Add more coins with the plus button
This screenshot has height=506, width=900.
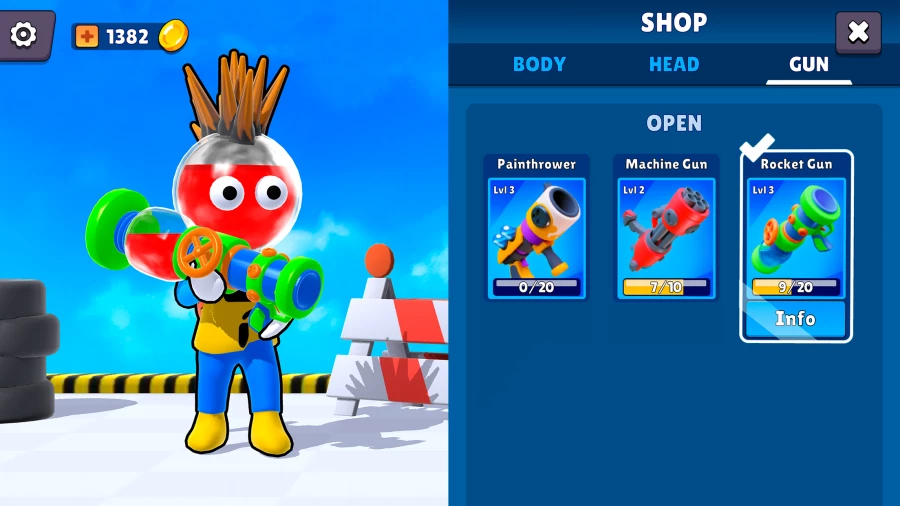point(87,37)
